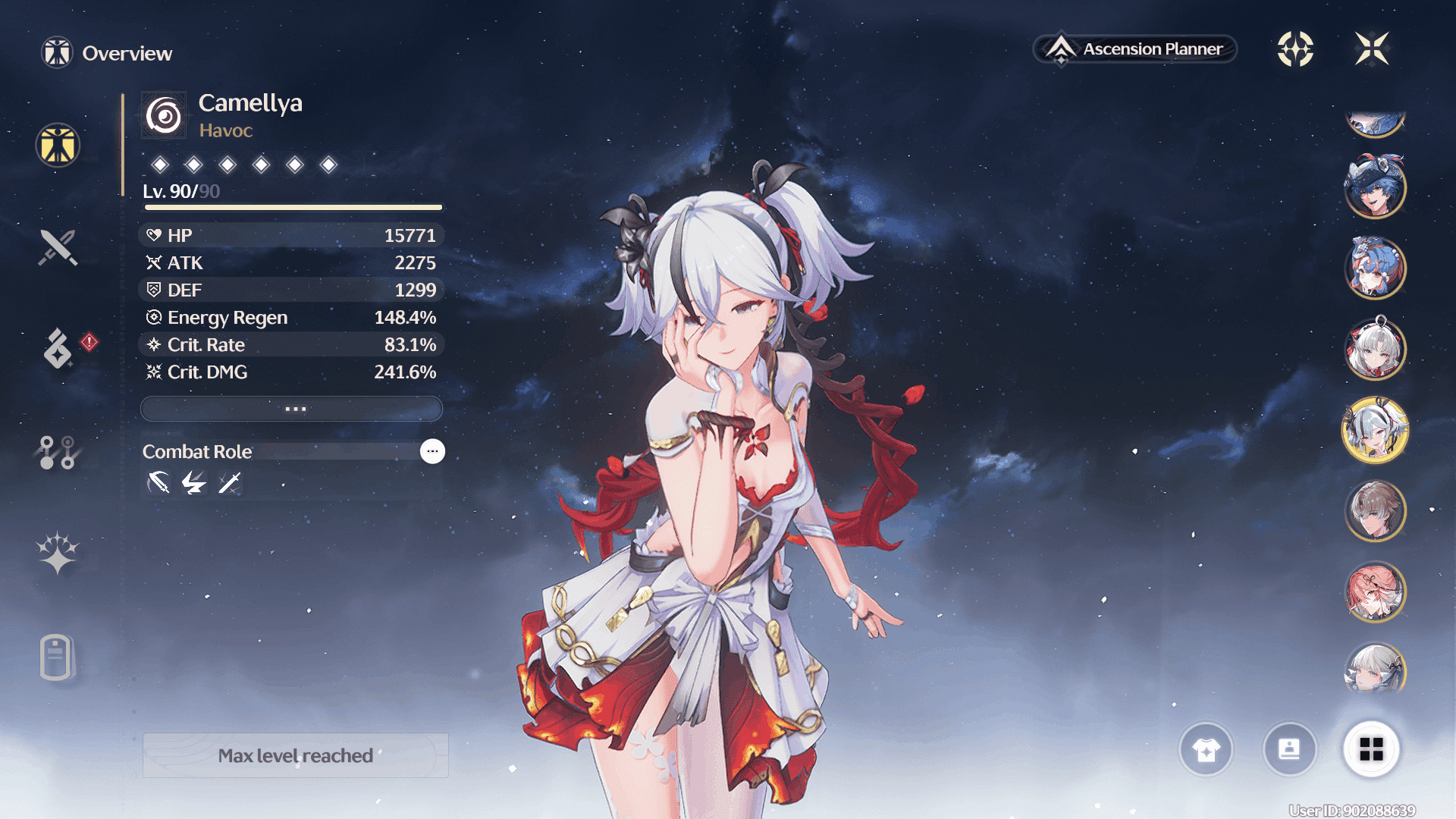The image size is (1456, 819).
Task: Choose the brown-haired male character portrait
Action: coord(1375,511)
